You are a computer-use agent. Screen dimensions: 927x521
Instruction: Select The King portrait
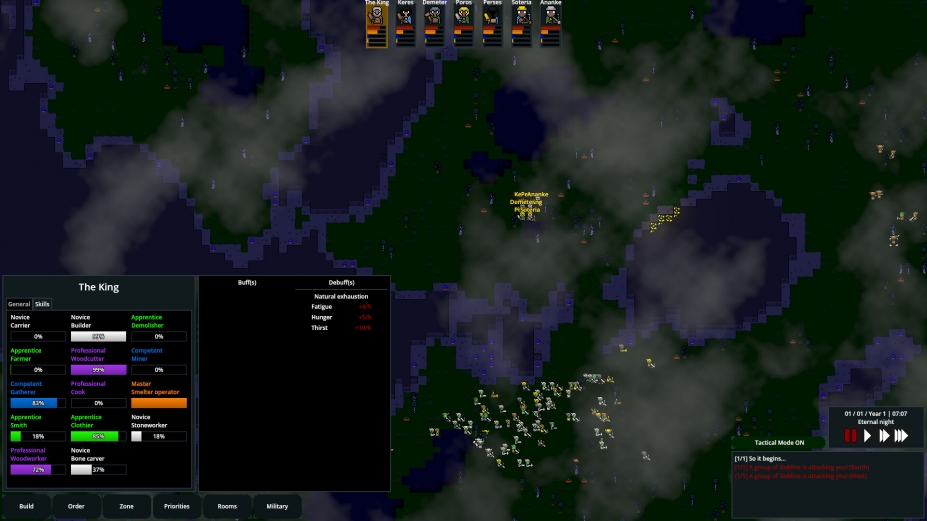click(x=376, y=23)
